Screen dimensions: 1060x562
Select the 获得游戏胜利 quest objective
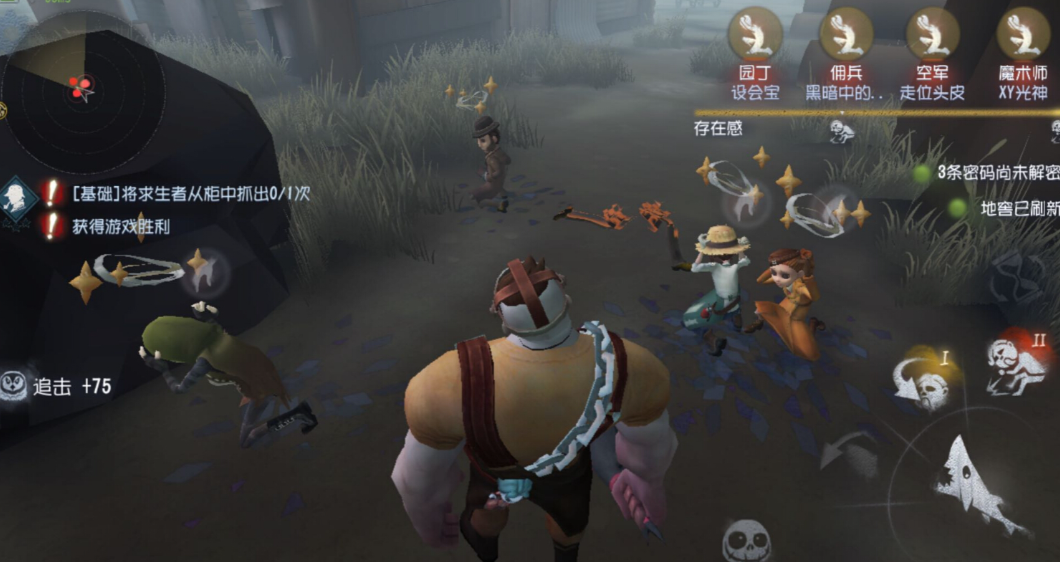pos(120,227)
